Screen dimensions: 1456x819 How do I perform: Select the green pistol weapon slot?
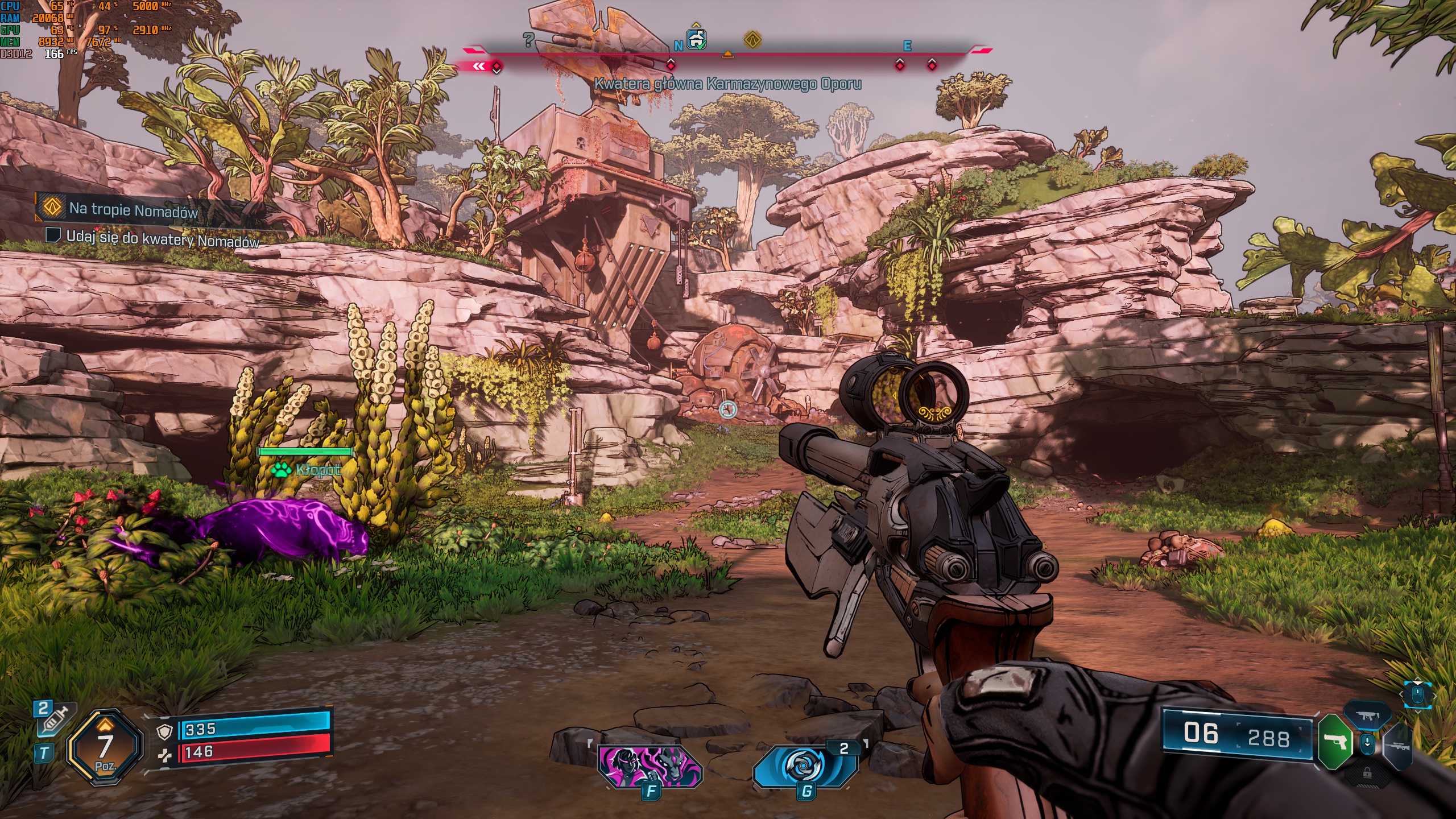point(1334,741)
